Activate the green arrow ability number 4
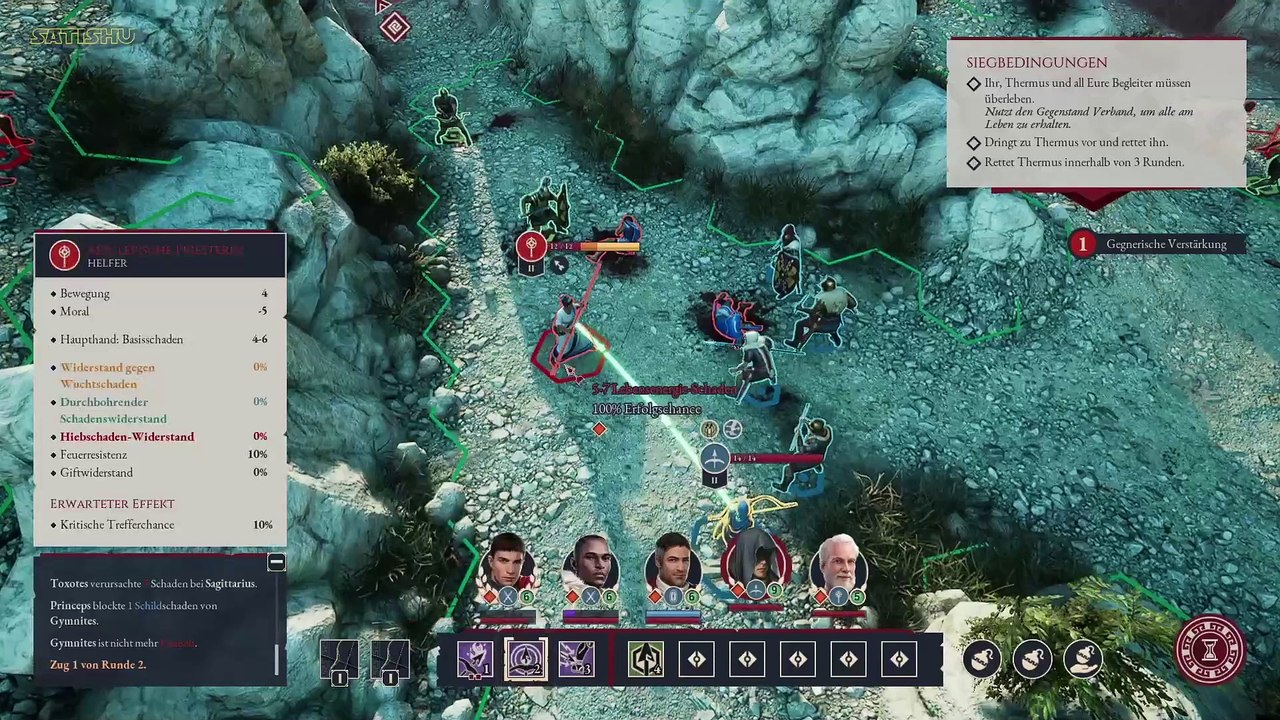 coord(645,660)
